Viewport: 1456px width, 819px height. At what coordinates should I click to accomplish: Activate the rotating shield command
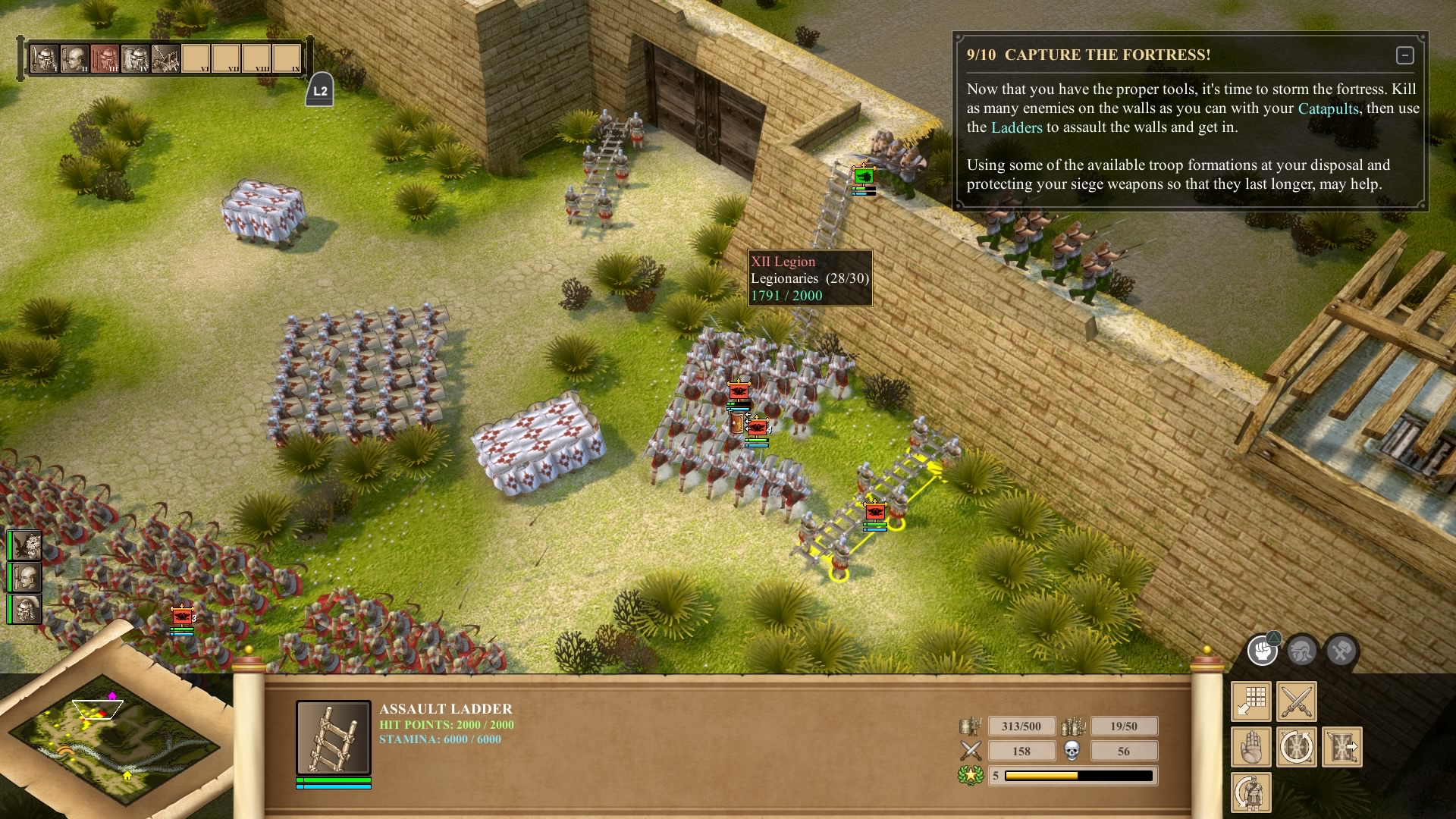pyautogui.click(x=1297, y=748)
